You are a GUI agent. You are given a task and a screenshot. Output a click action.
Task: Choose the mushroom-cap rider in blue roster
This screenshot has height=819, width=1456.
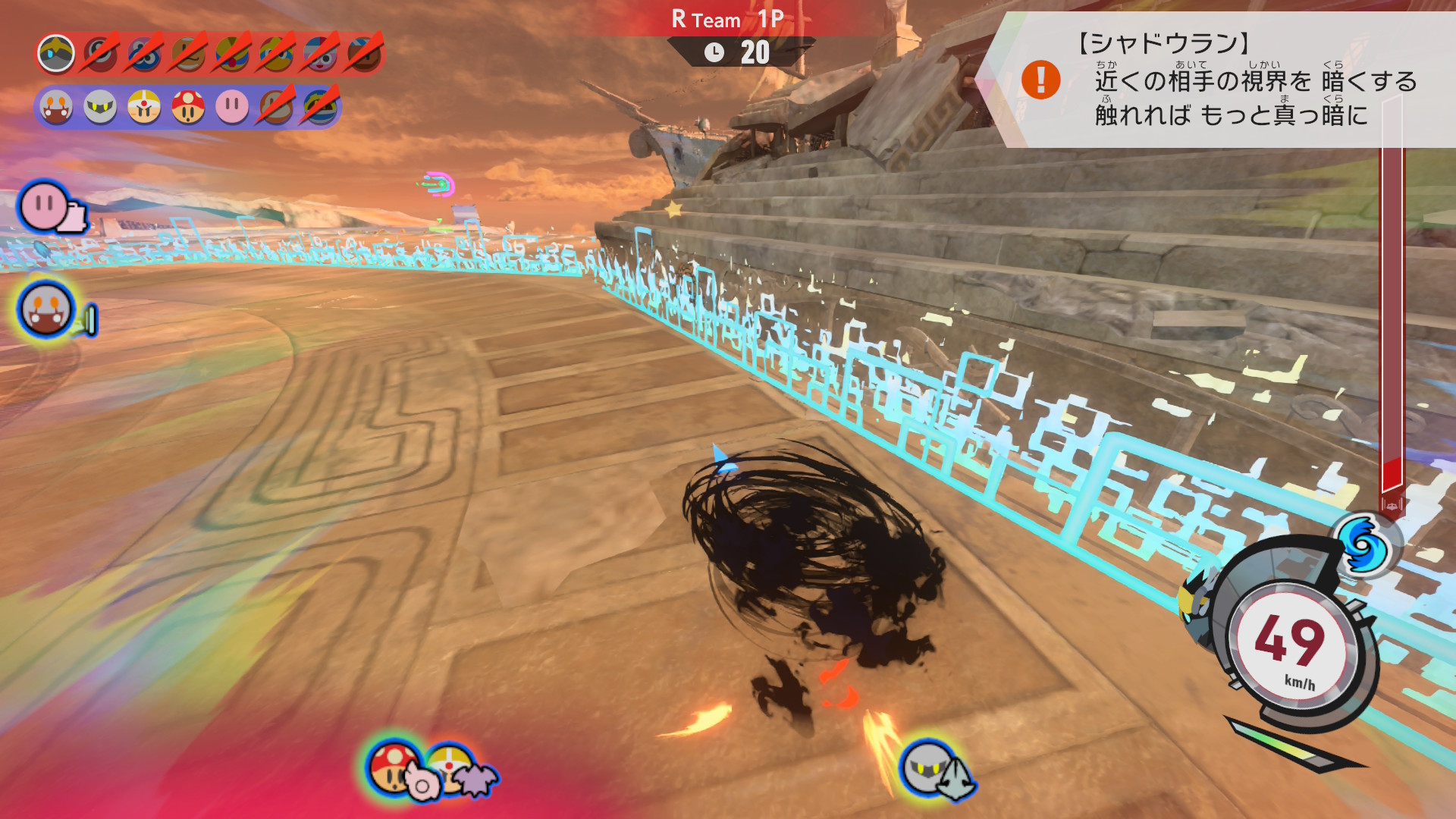[188, 108]
